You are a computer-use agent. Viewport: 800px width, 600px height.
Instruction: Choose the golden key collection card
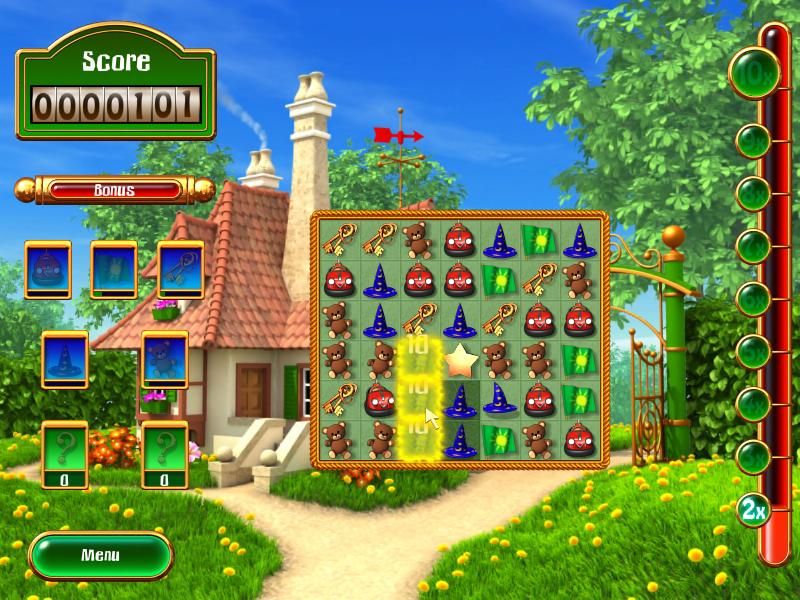pyautogui.click(x=180, y=270)
